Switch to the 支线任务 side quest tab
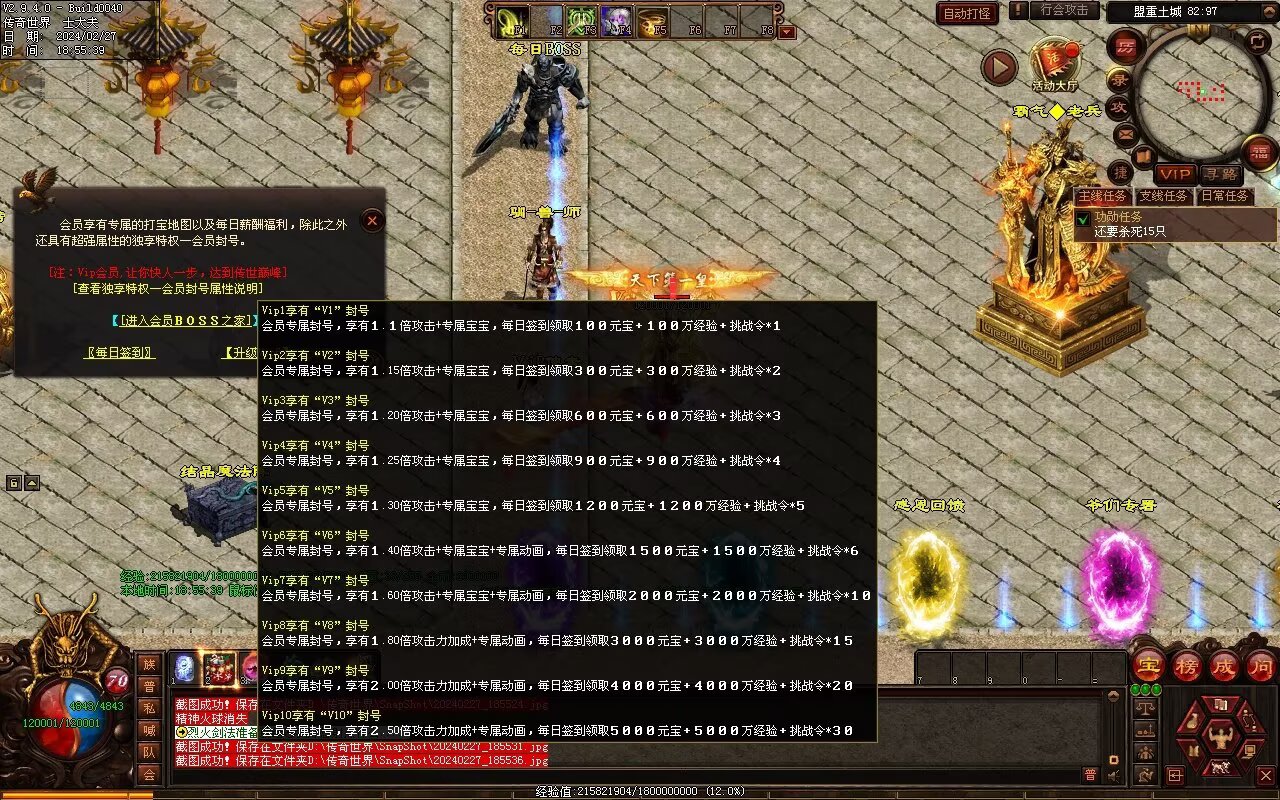Image resolution: width=1280 pixels, height=800 pixels. 1165,196
